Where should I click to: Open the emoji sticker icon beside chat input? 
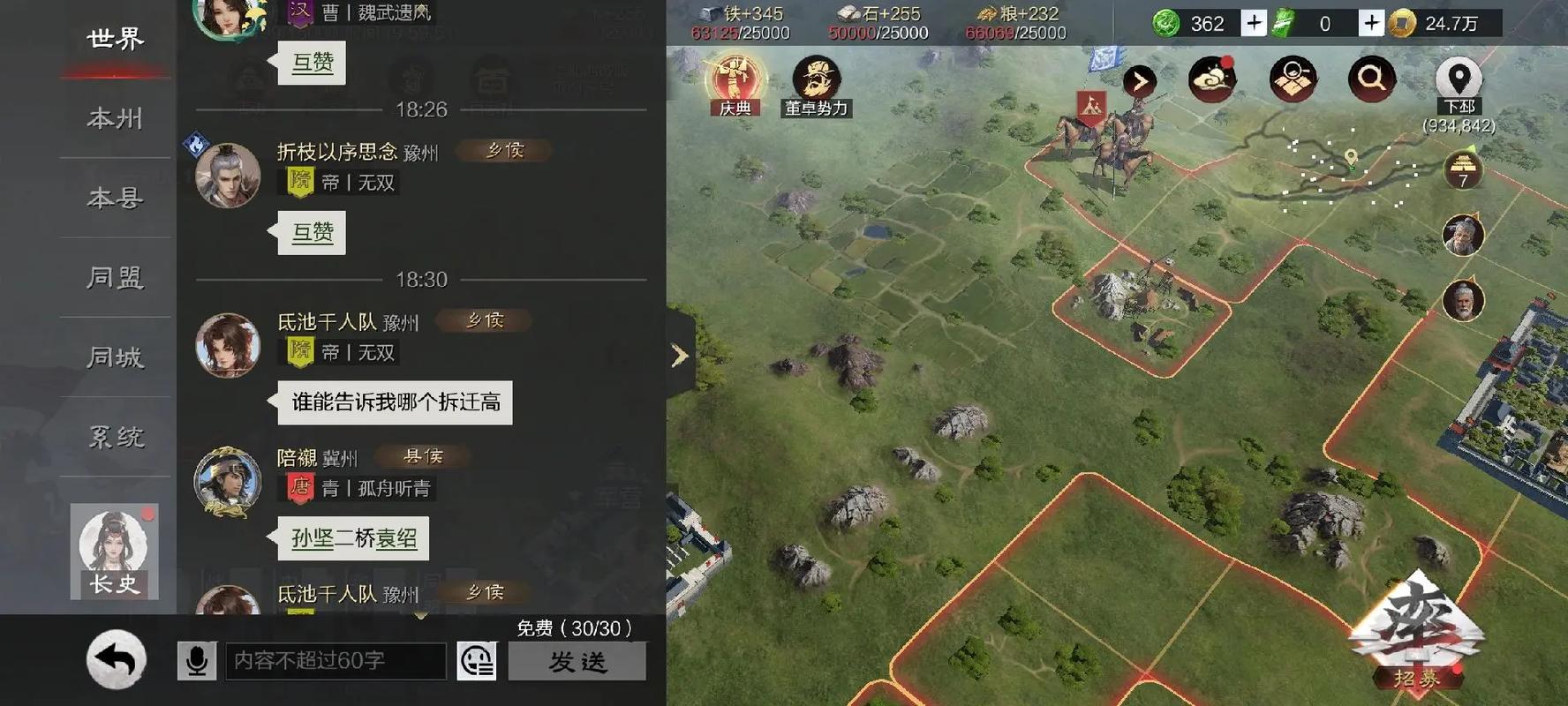point(477,660)
